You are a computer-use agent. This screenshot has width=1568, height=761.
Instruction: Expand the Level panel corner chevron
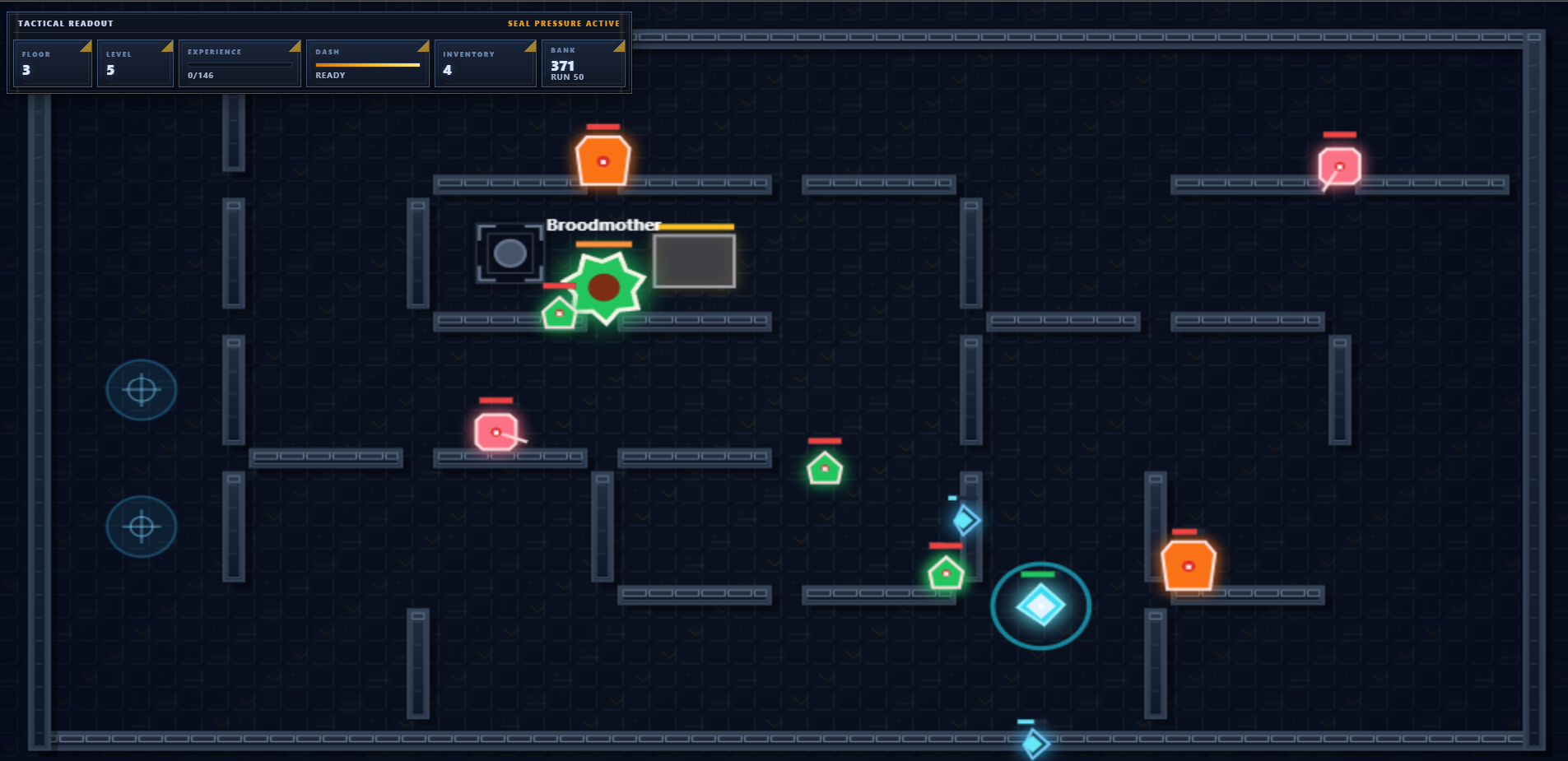(167, 47)
